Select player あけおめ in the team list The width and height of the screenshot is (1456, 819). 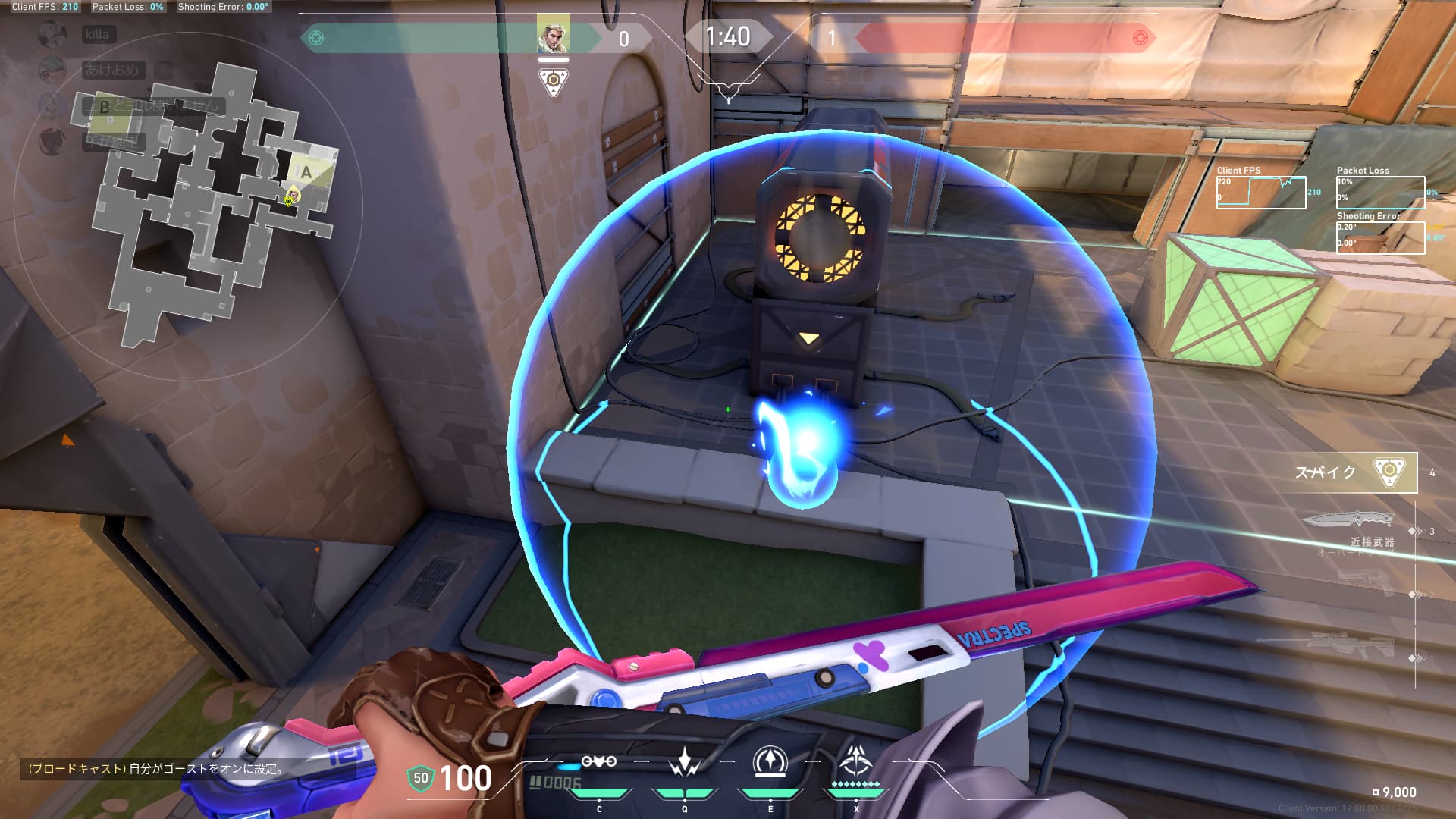pyautogui.click(x=111, y=70)
